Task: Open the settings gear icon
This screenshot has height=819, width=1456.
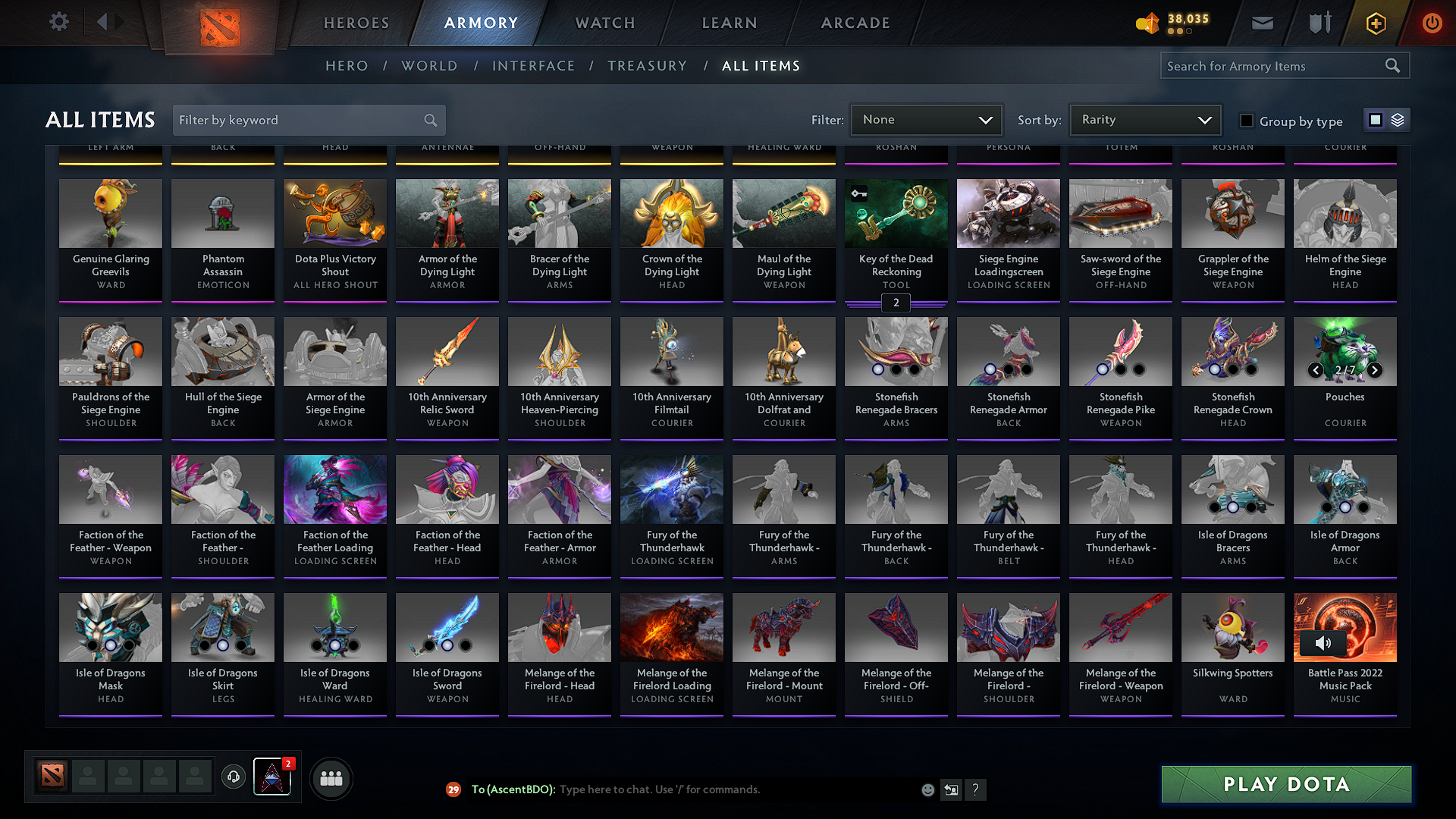Action: 58,22
